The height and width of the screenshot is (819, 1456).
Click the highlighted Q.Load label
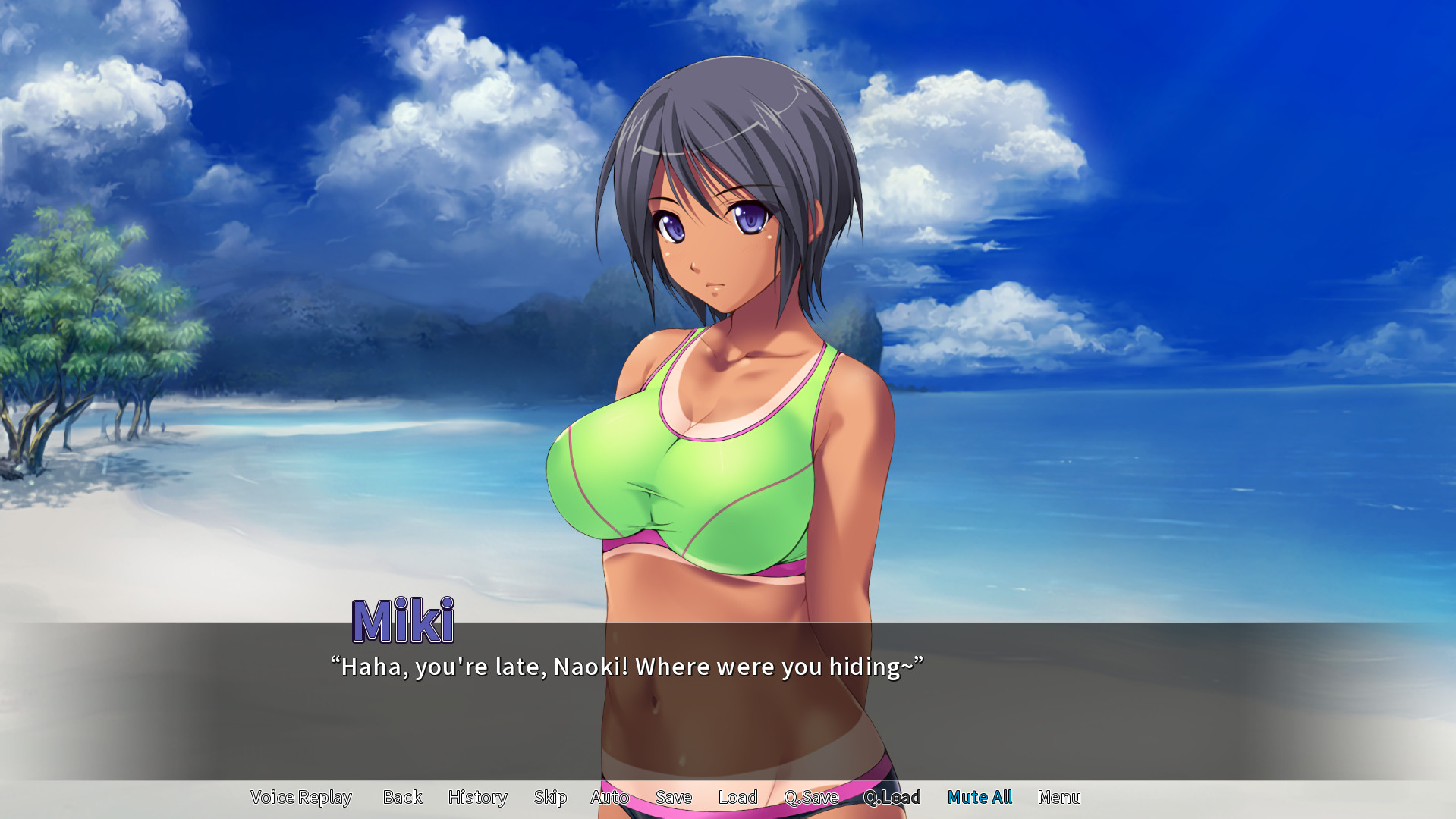point(893,797)
